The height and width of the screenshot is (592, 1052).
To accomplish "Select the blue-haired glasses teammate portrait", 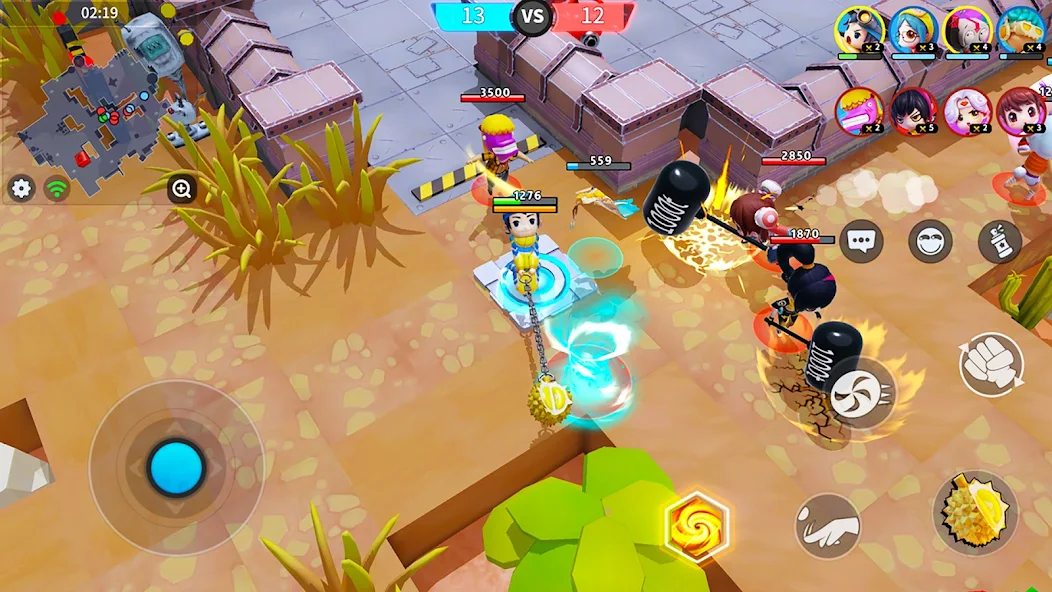I will point(912,28).
